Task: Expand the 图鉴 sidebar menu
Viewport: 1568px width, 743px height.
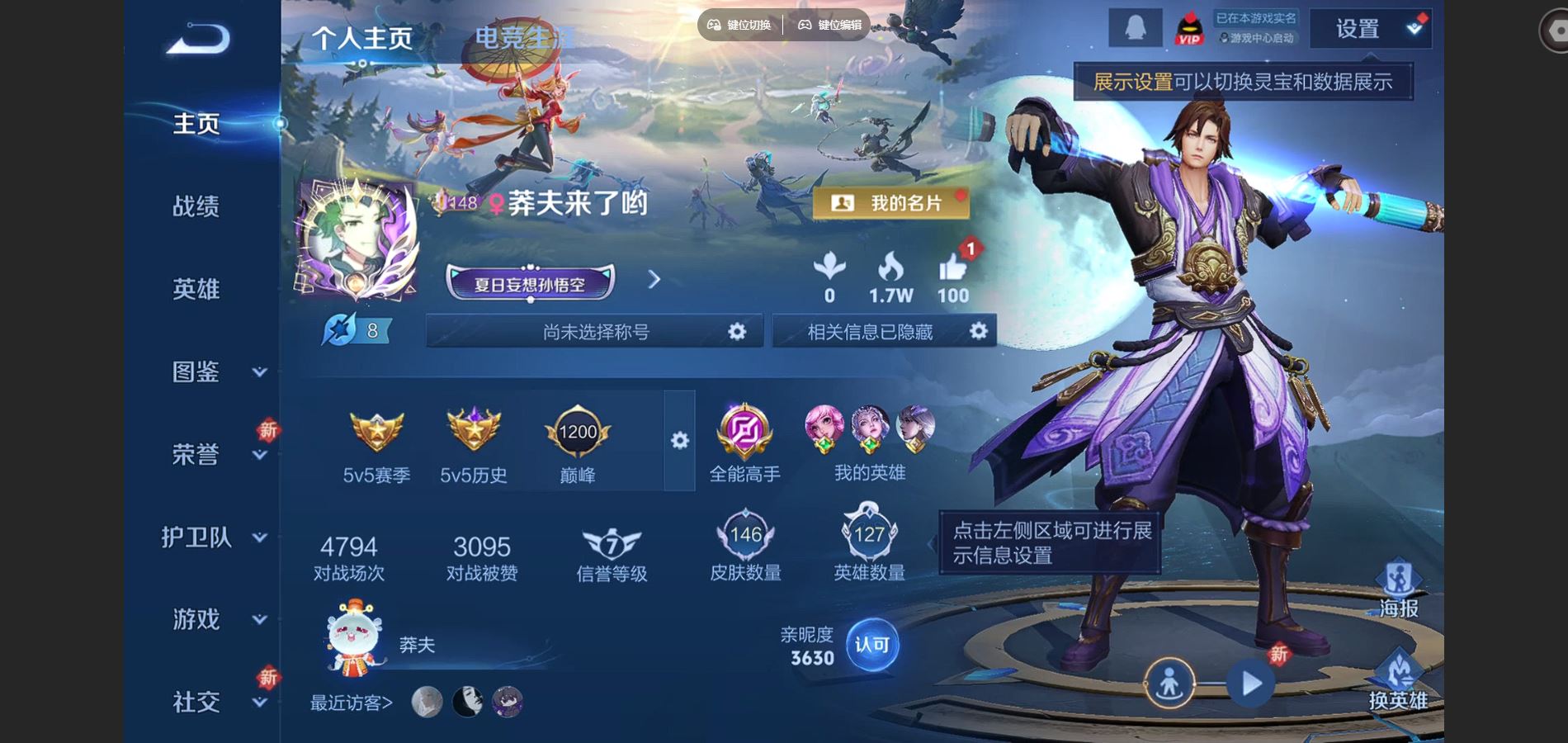Action: (x=213, y=371)
